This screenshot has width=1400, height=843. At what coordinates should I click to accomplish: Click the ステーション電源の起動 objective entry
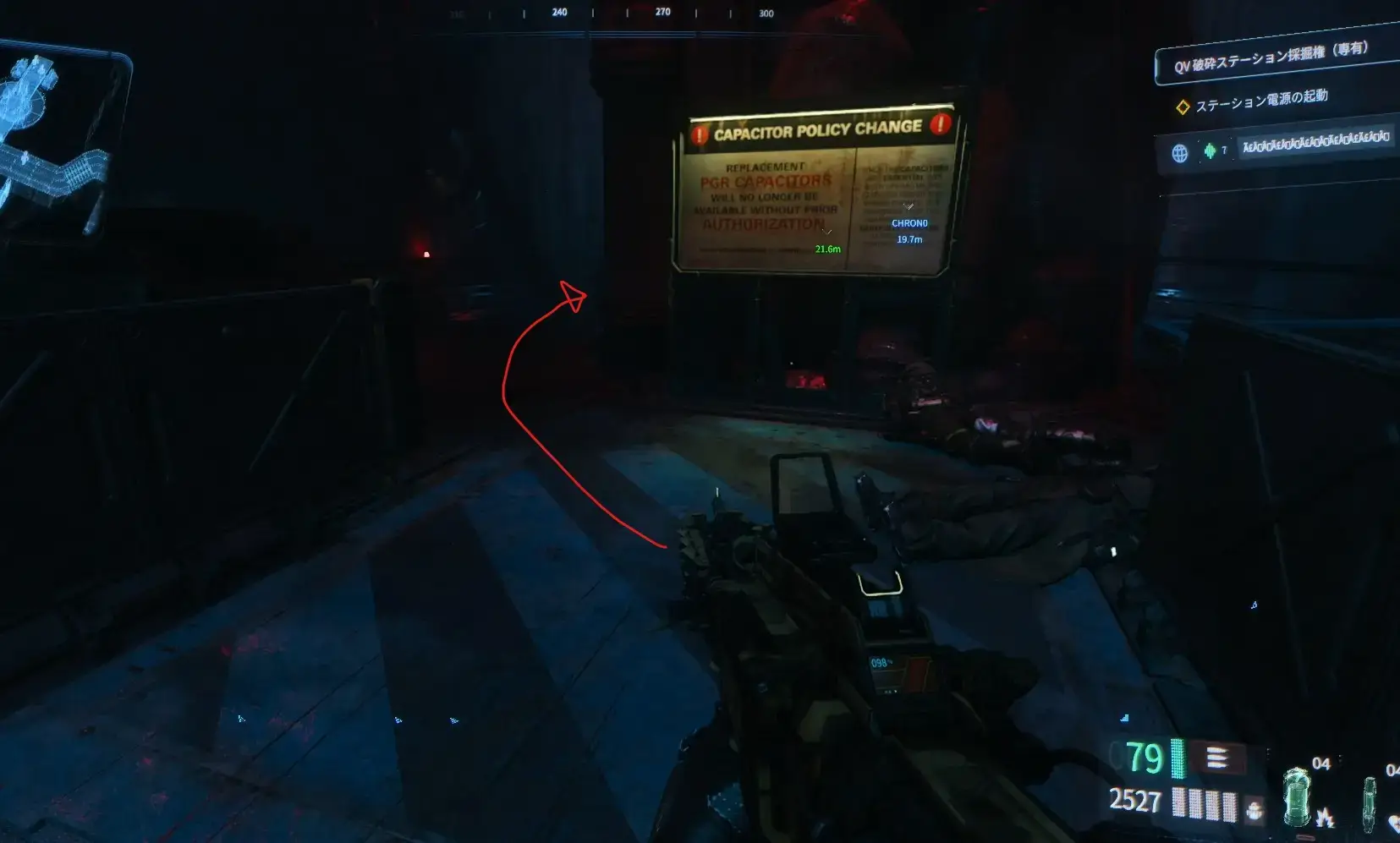point(1260,101)
